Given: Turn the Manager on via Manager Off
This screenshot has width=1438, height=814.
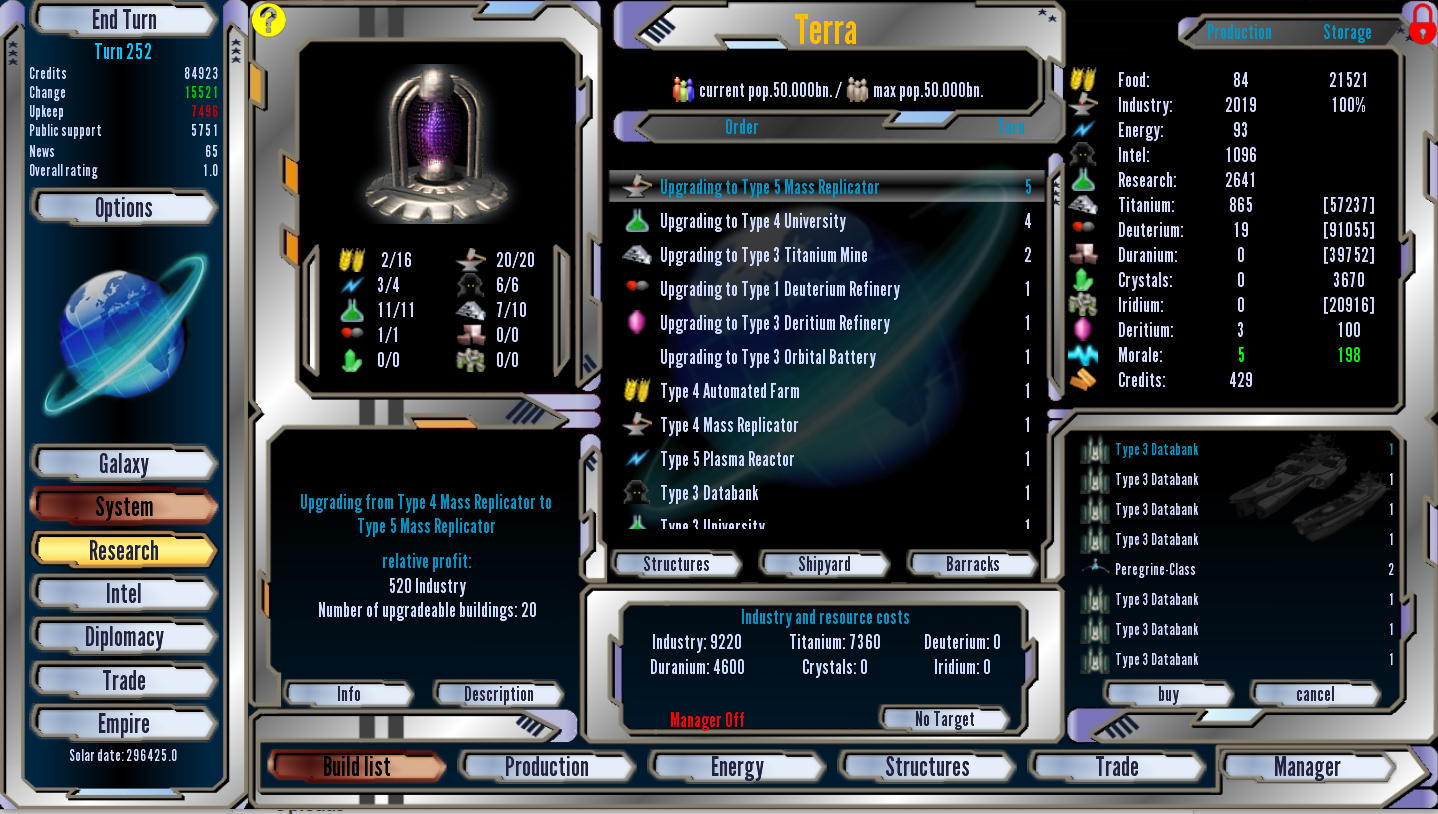Looking at the screenshot, I should [x=707, y=719].
